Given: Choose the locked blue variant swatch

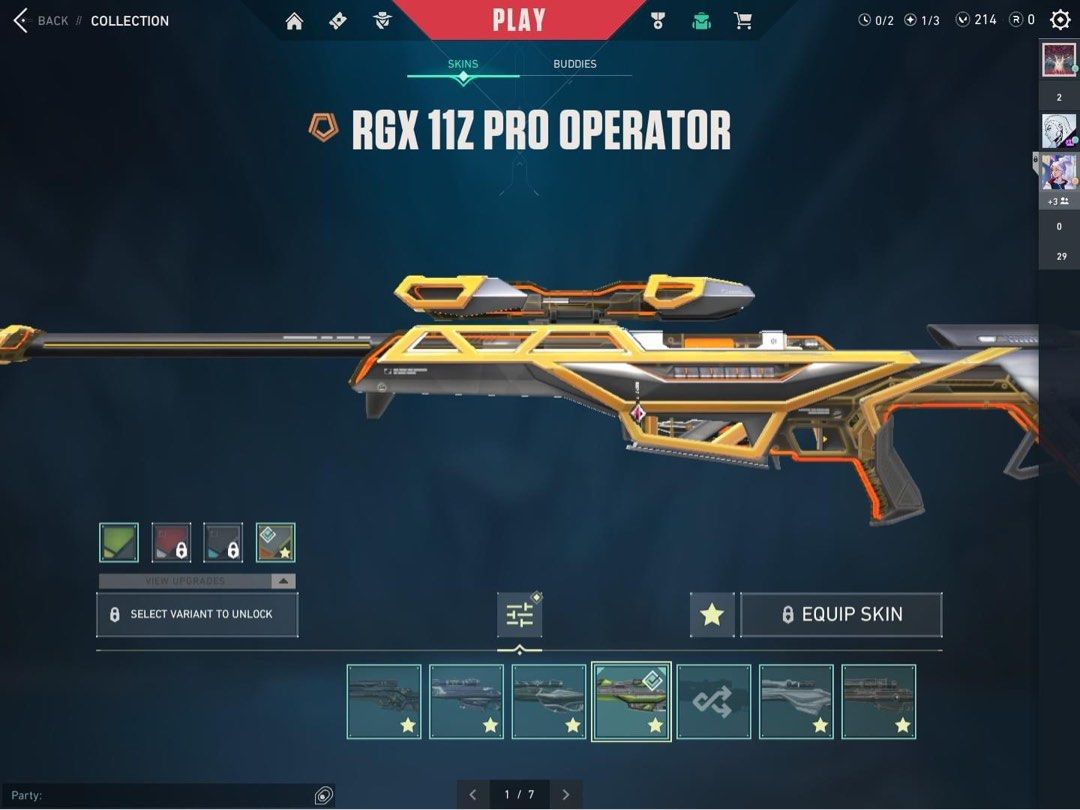Looking at the screenshot, I should pyautogui.click(x=223, y=542).
